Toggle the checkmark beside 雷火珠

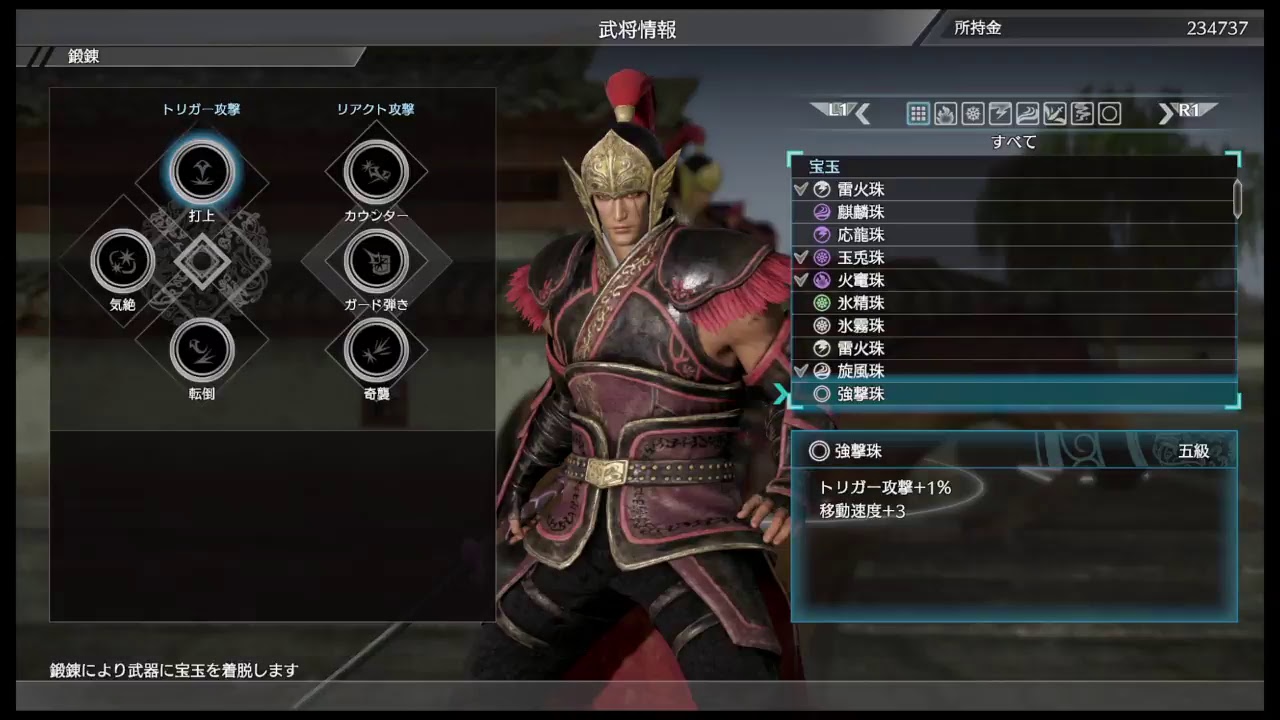pos(801,189)
